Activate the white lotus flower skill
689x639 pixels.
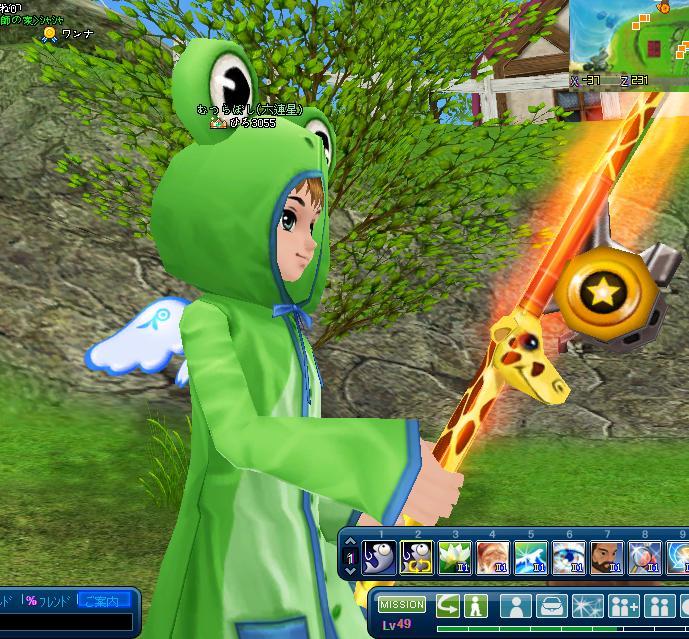(455, 558)
